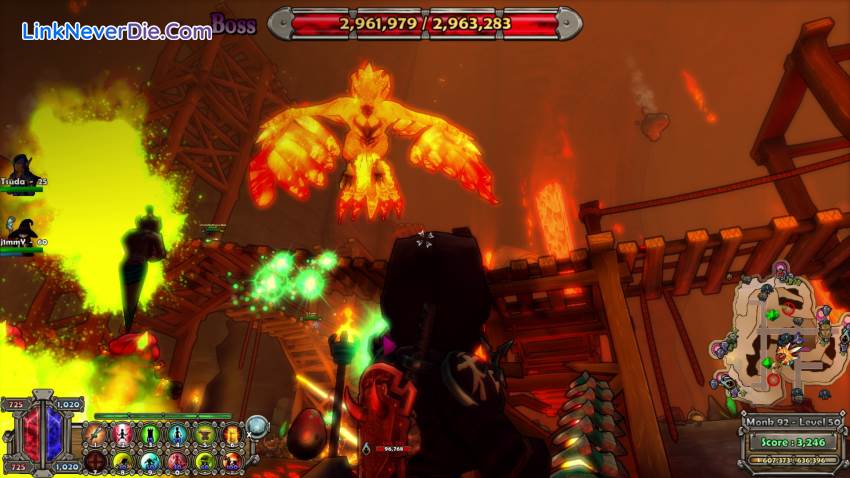This screenshot has height=478, width=850.
Task: Select teammate jimmyV's wizard portrait
Action: [x=22, y=229]
